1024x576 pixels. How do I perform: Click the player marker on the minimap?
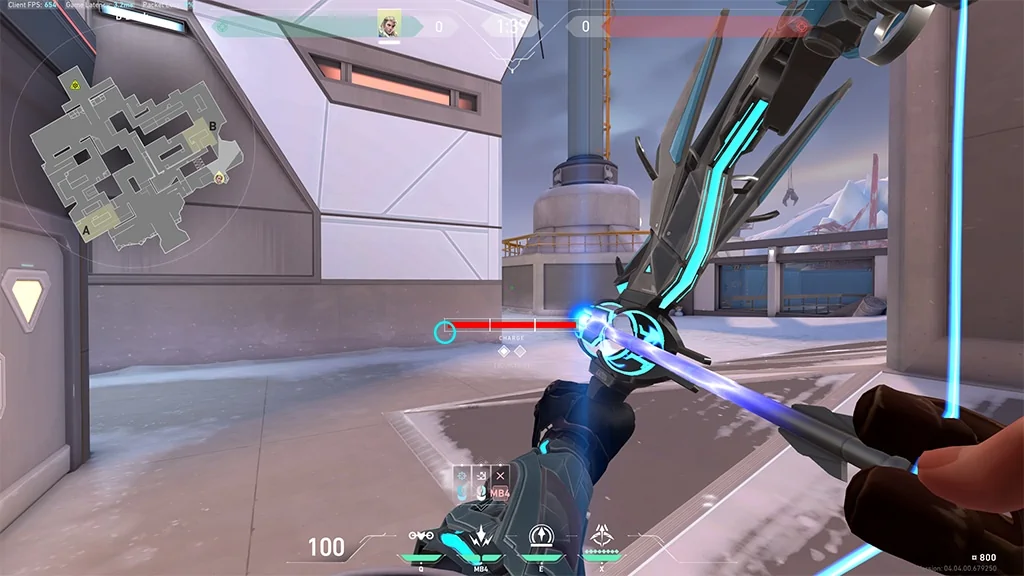tap(219, 178)
